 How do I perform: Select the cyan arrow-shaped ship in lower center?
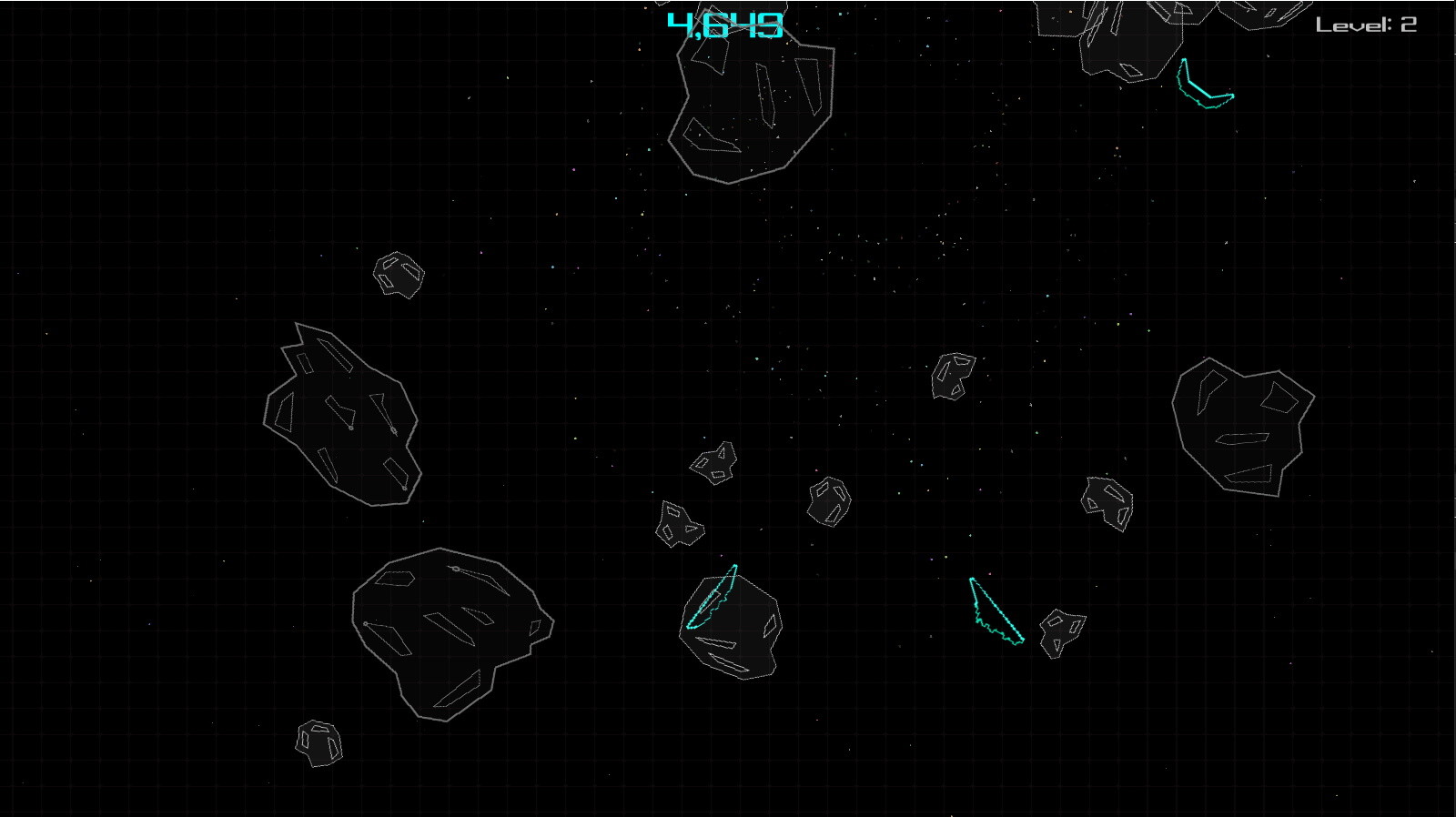[996, 610]
